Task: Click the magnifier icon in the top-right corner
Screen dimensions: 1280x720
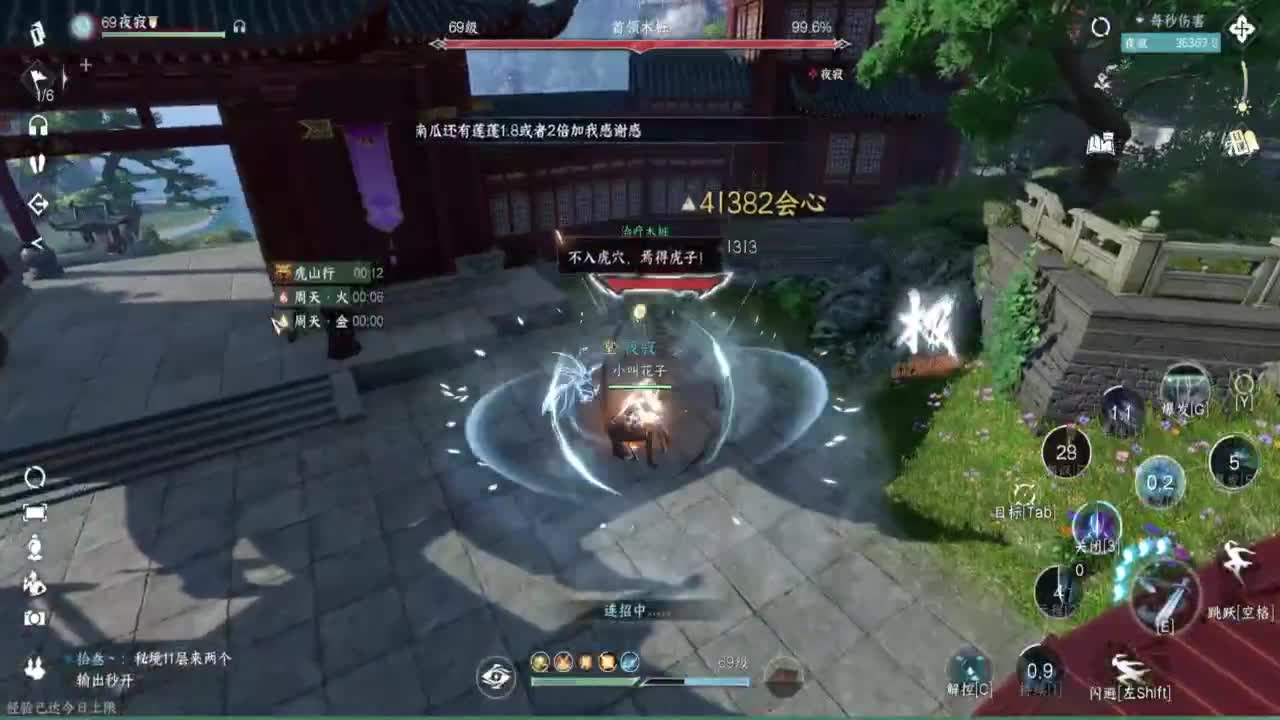Action: pyautogui.click(x=1100, y=26)
